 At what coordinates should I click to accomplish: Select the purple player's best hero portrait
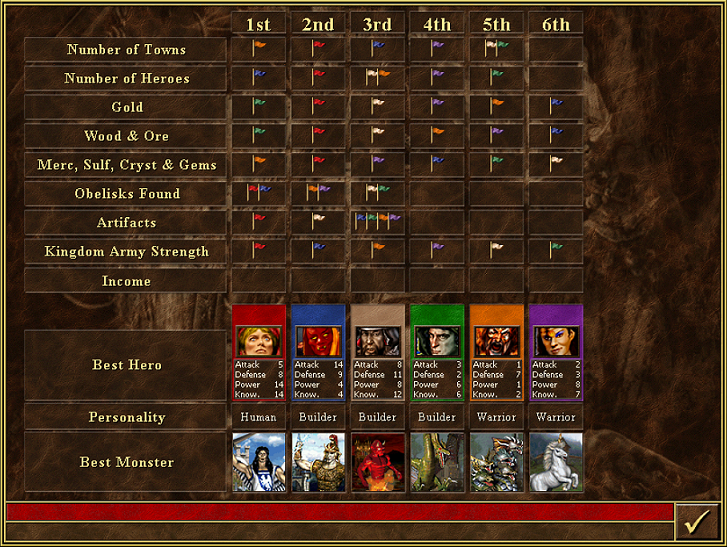pos(556,341)
